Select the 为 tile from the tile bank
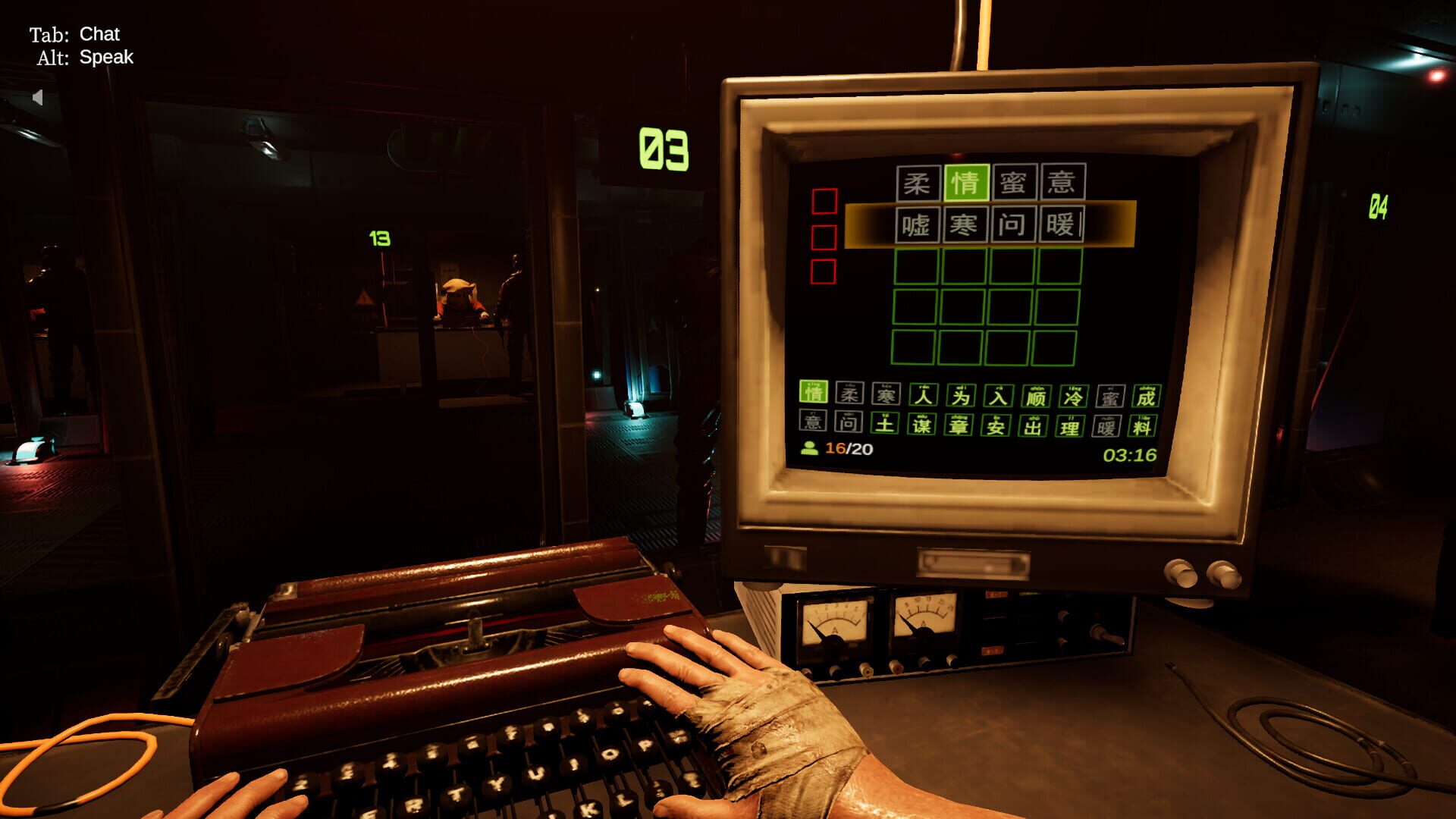The image size is (1456, 819). pyautogui.click(x=961, y=394)
